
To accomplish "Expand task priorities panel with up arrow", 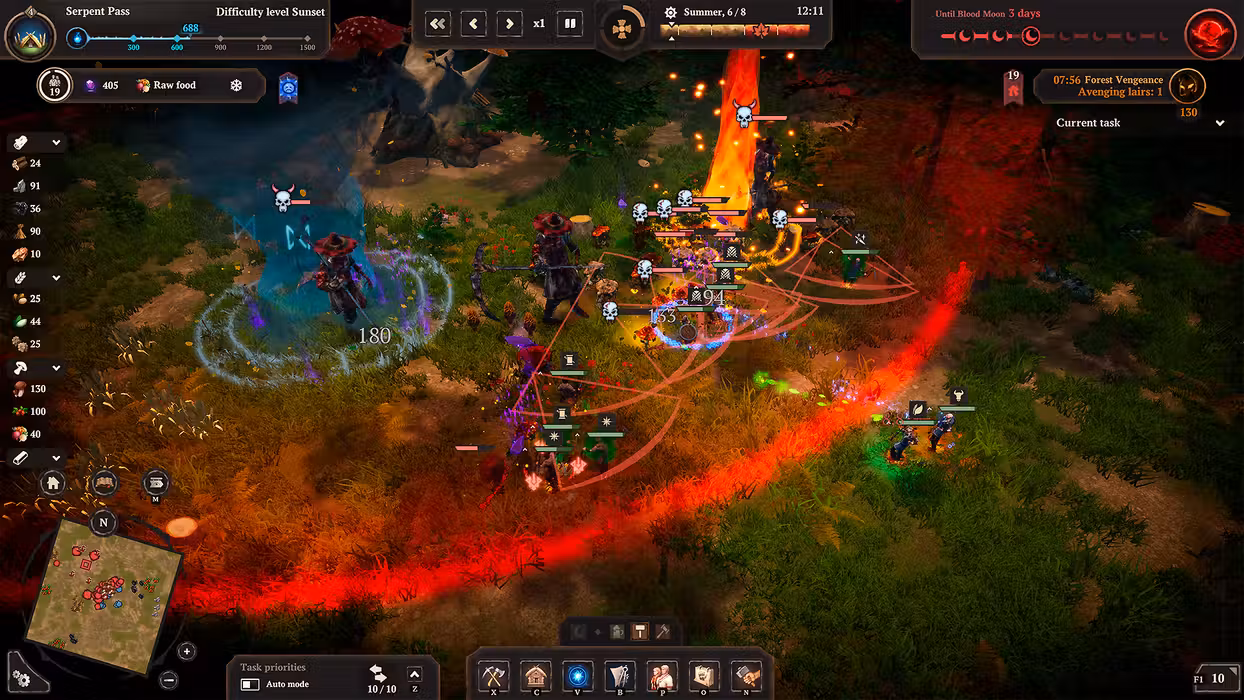I will click(x=415, y=675).
